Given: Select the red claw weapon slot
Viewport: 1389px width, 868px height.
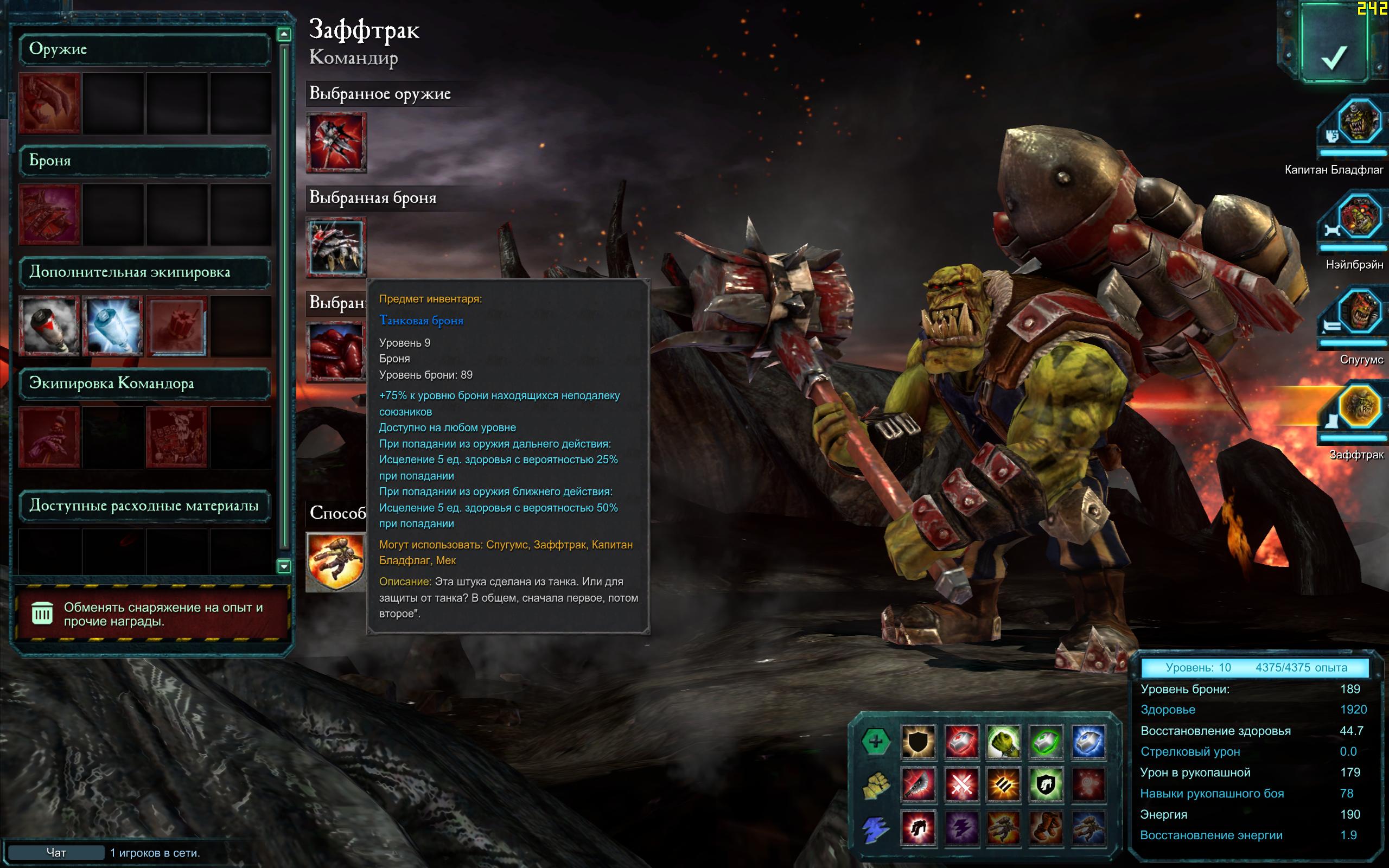Looking at the screenshot, I should pos(49,103).
